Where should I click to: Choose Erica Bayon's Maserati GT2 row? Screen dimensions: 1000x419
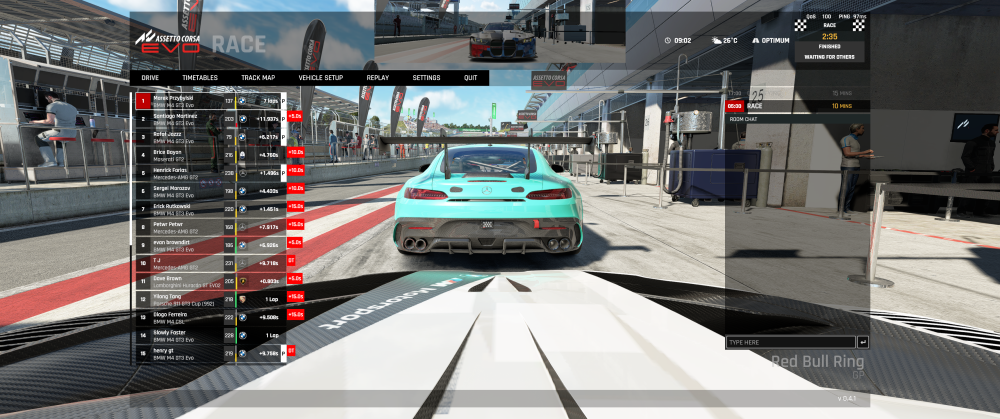[x=210, y=155]
